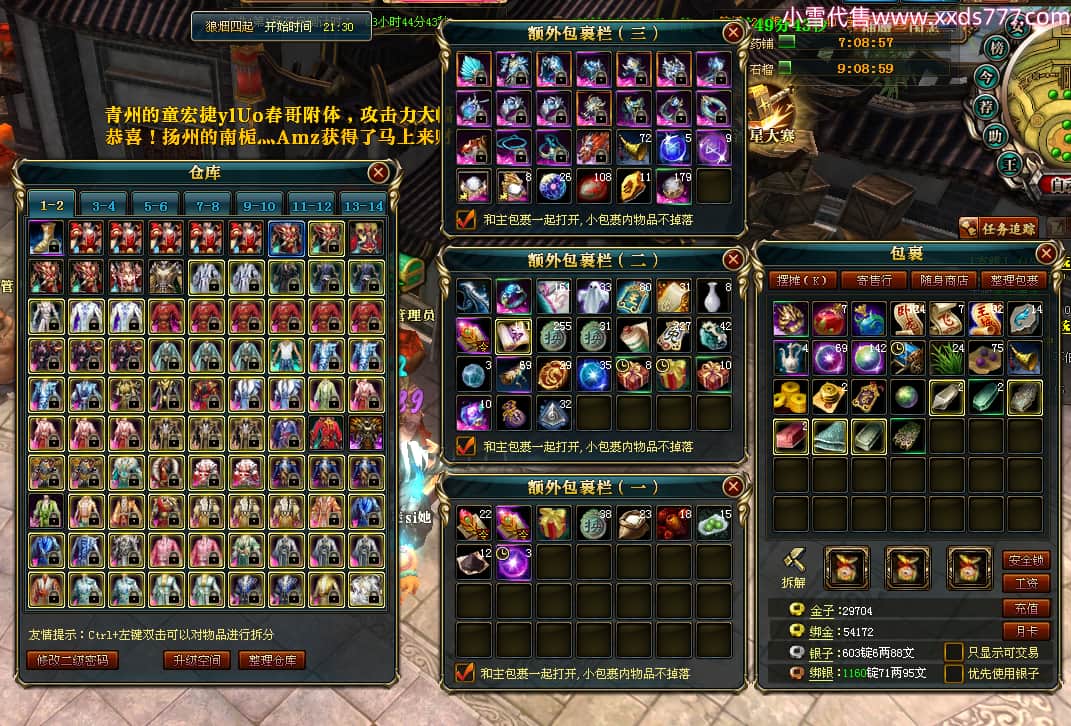This screenshot has width=1071, height=726.
Task: Select the gold coin pile in inventory
Action: [x=790, y=397]
